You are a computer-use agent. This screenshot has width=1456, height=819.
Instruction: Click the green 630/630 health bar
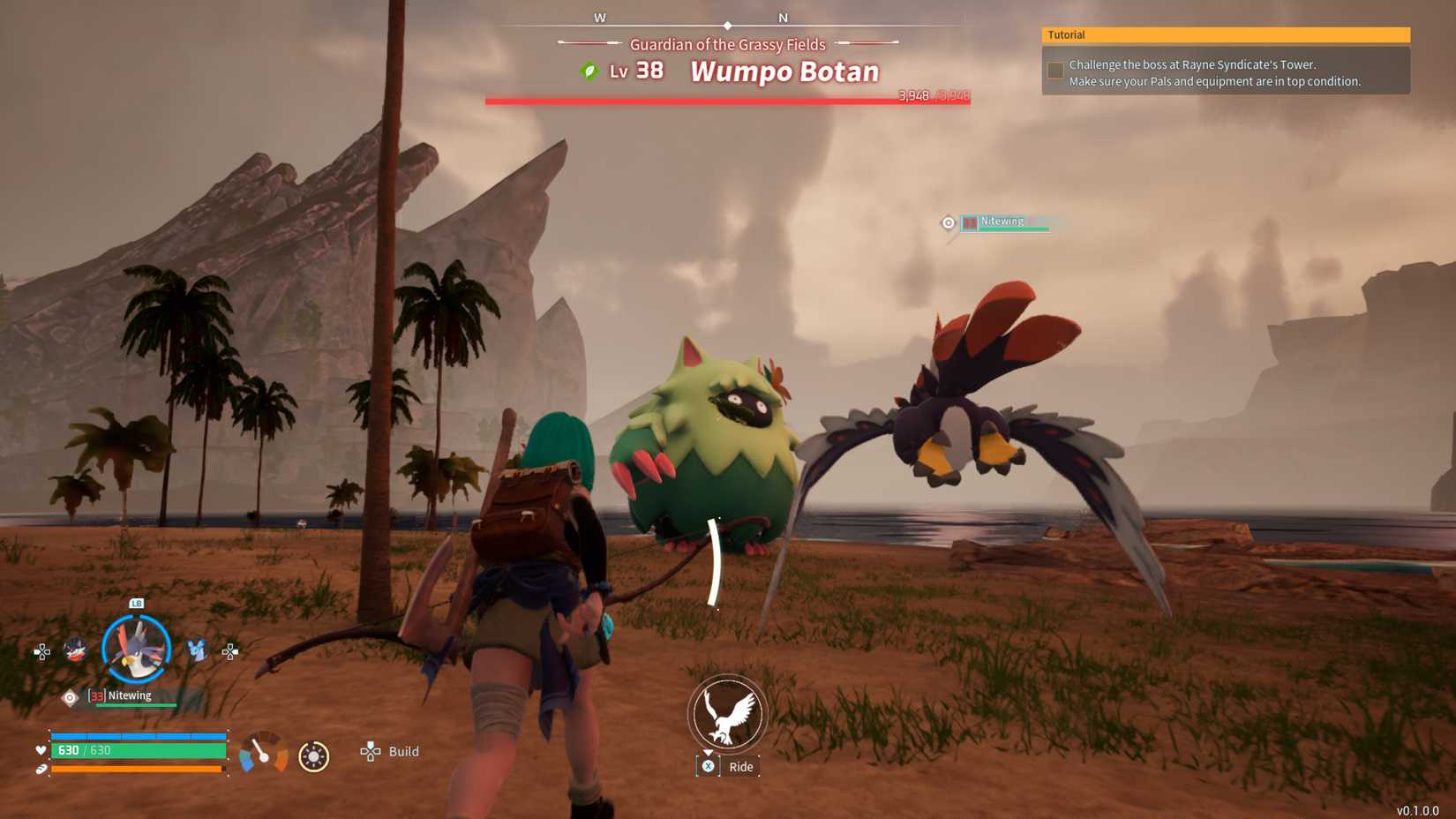tap(137, 751)
